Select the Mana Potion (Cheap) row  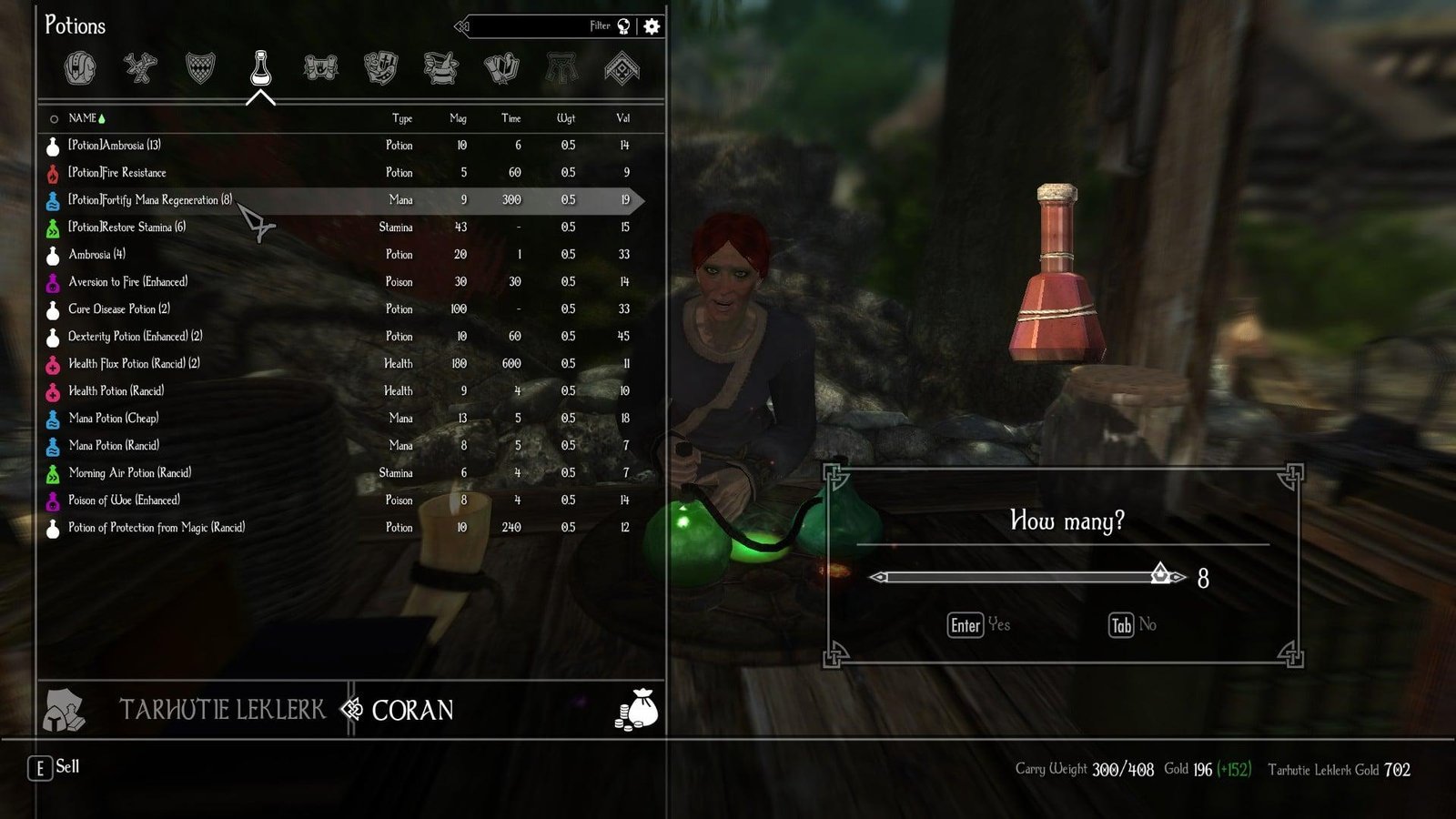click(x=114, y=419)
